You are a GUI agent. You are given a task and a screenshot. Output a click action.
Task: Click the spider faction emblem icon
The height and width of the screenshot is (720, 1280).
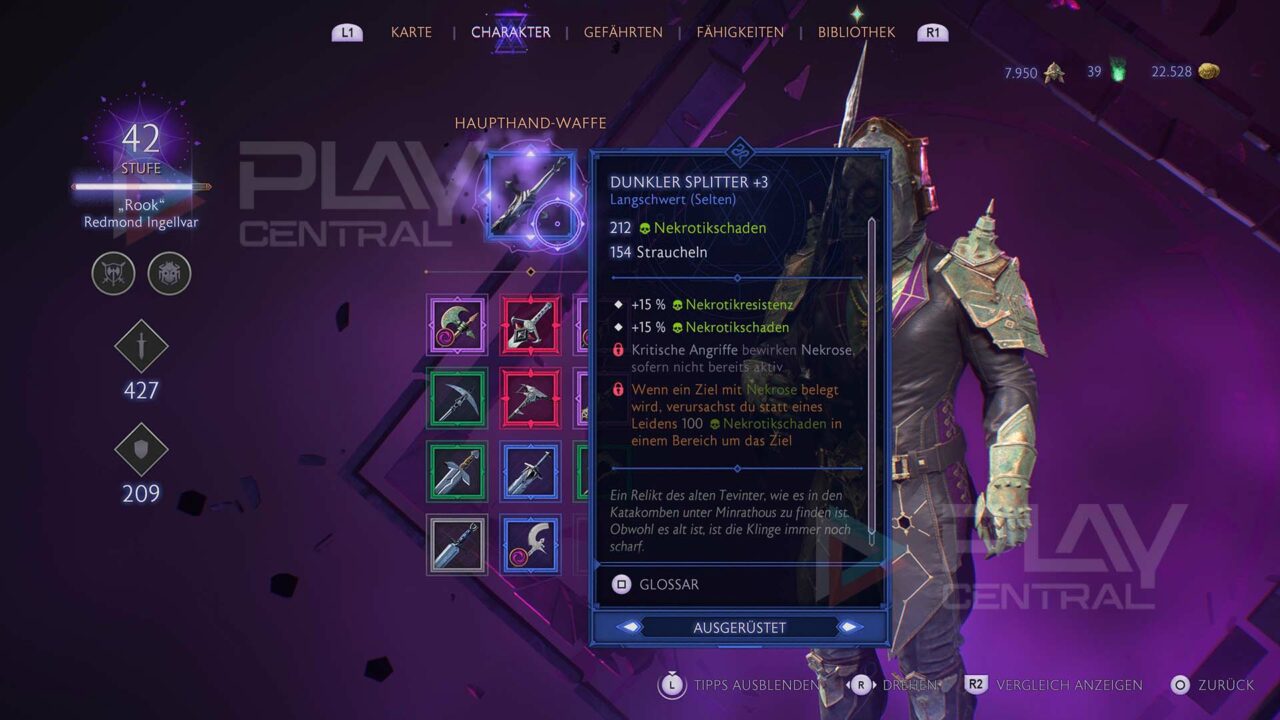pos(169,273)
